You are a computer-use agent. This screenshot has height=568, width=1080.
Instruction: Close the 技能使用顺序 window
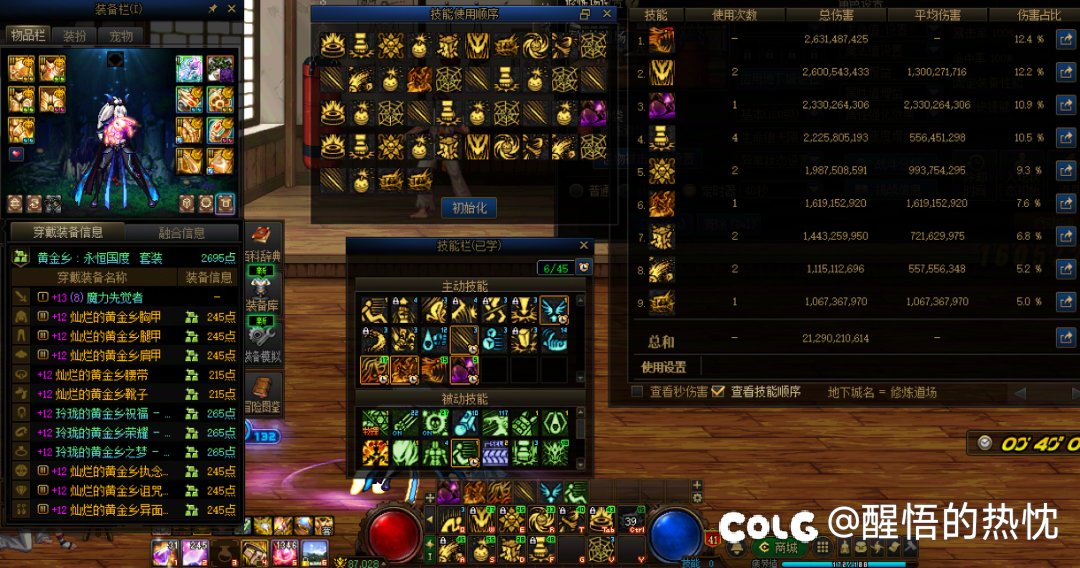point(609,14)
